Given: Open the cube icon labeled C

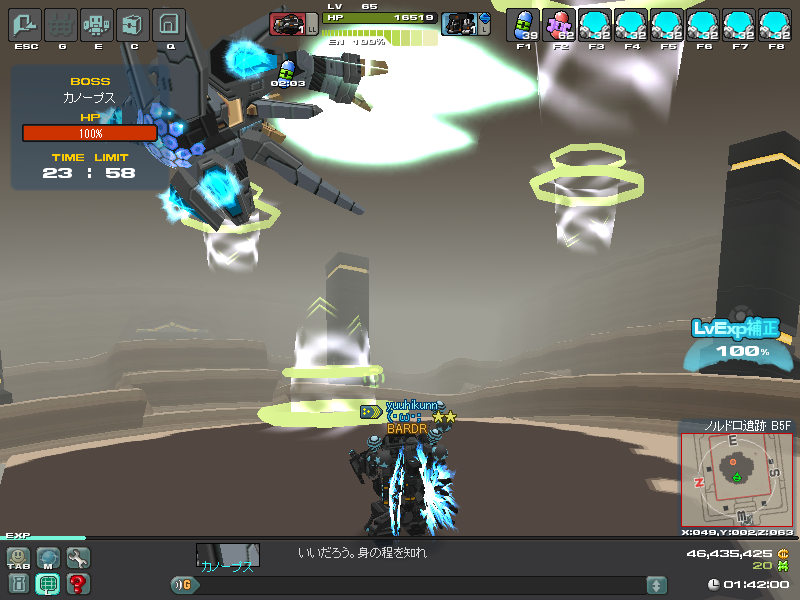Looking at the screenshot, I should 133,24.
